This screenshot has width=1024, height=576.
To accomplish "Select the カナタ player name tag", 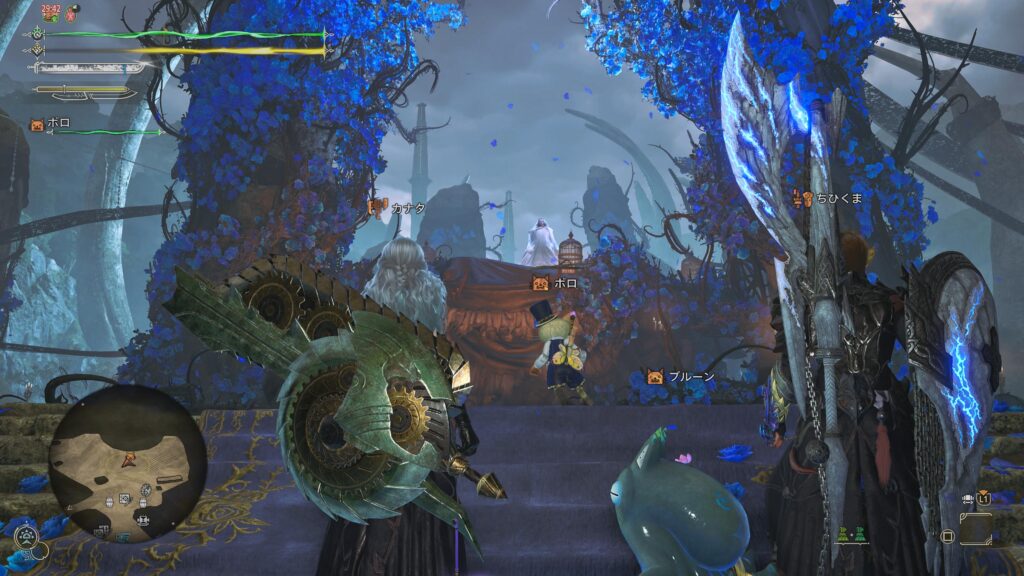I will (398, 207).
